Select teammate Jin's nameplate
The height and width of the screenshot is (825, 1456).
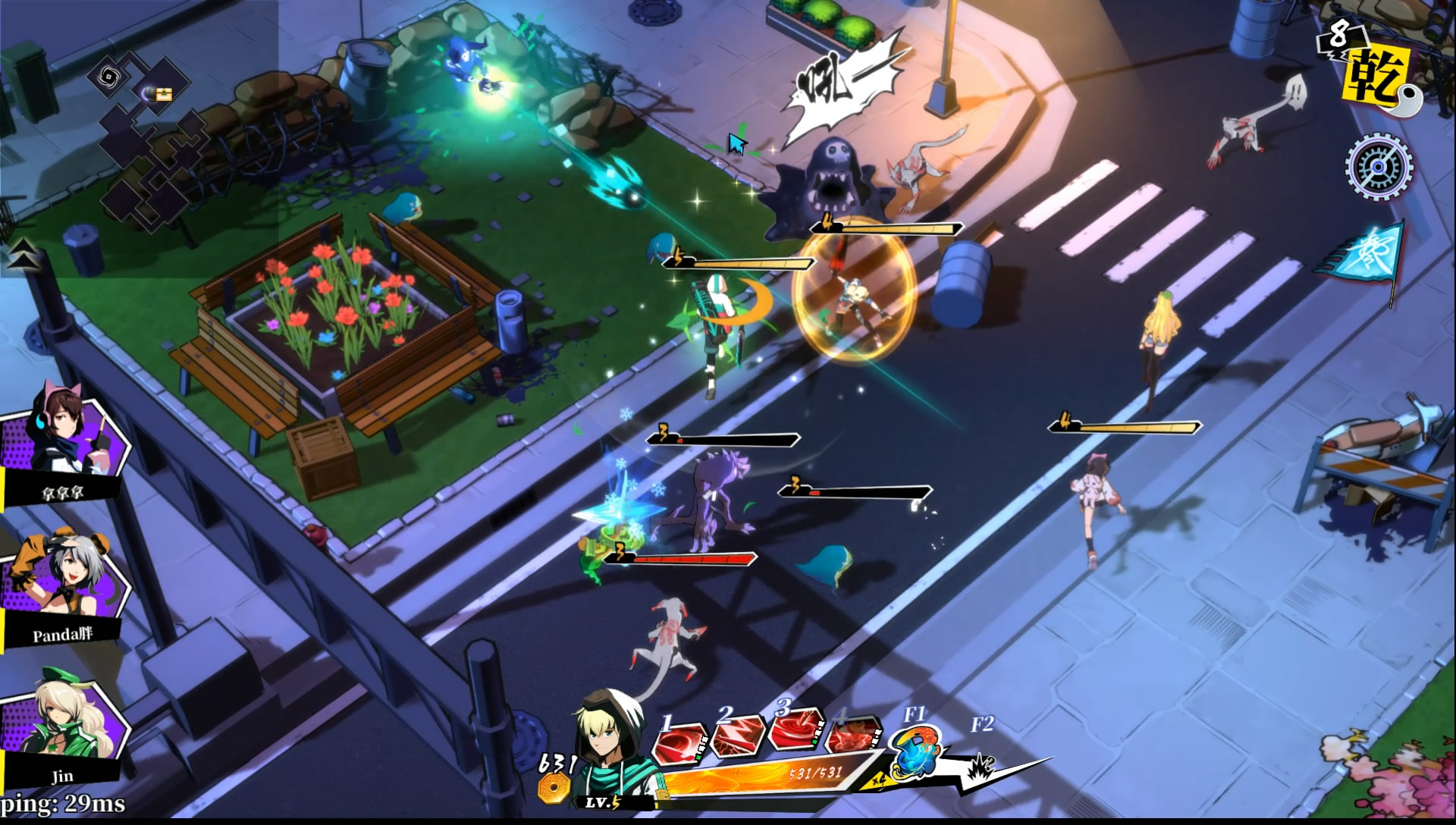(64, 776)
